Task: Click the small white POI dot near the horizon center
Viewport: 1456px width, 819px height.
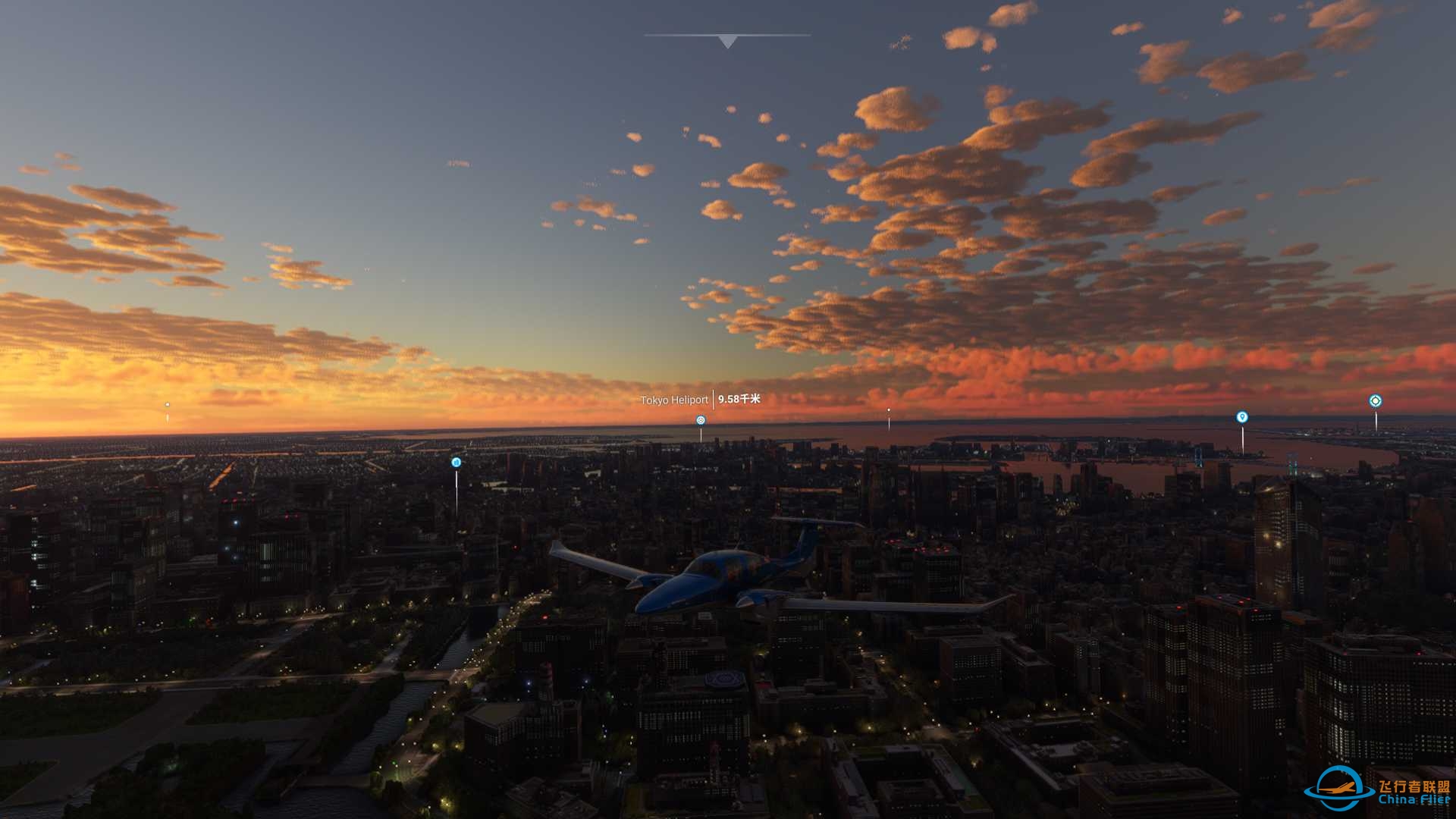Action: (888, 412)
